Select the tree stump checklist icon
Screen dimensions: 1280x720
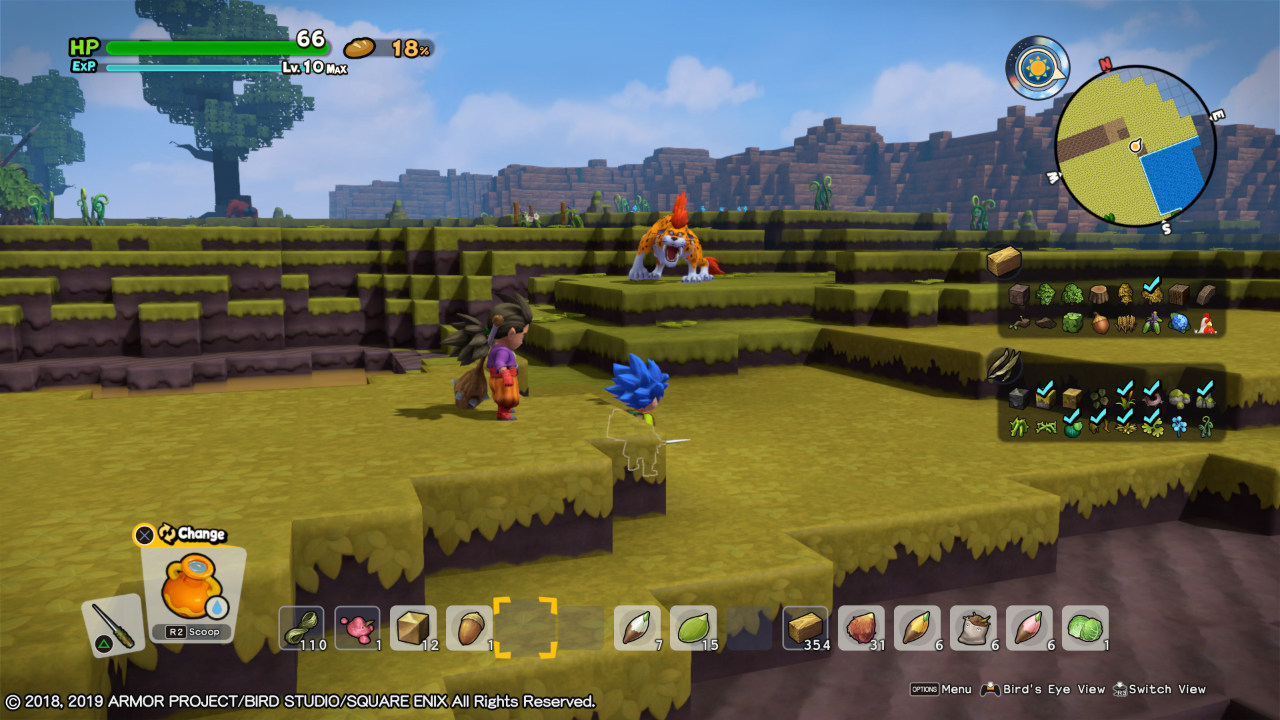point(1099,294)
